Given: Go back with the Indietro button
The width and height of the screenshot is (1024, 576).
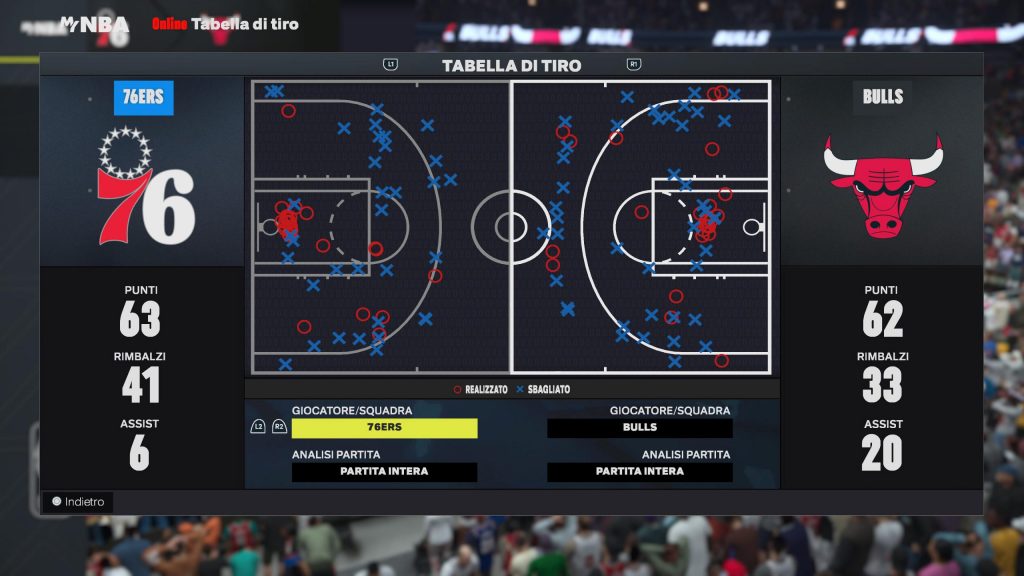Looking at the screenshot, I should point(78,502).
